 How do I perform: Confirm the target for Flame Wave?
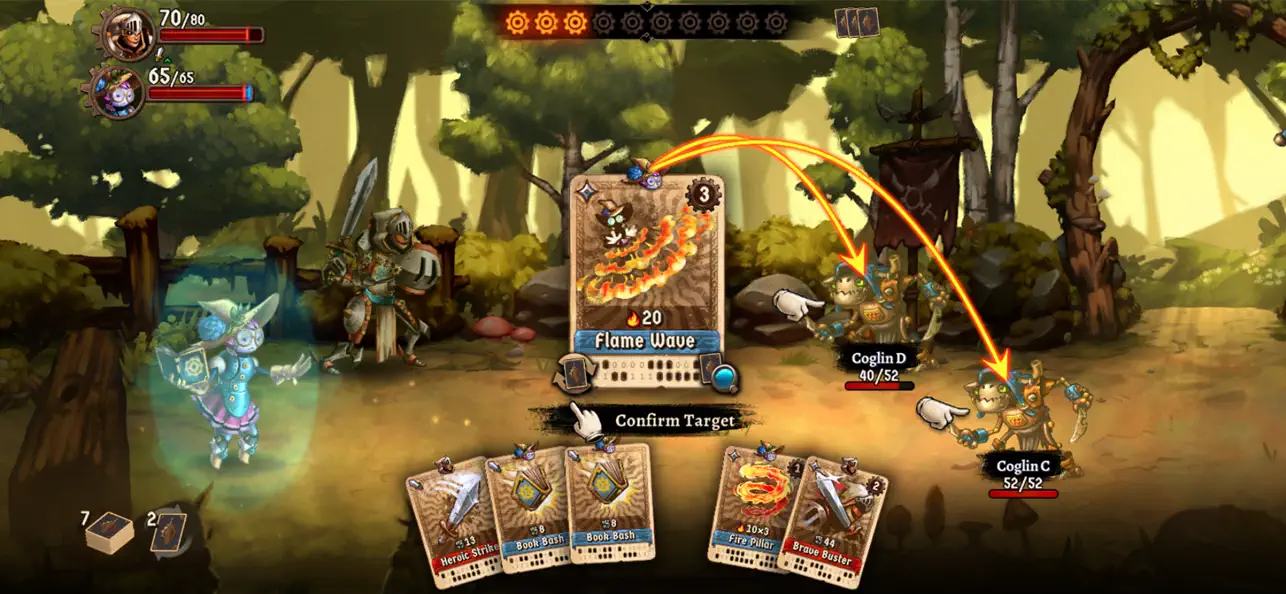pyautogui.click(x=660, y=421)
